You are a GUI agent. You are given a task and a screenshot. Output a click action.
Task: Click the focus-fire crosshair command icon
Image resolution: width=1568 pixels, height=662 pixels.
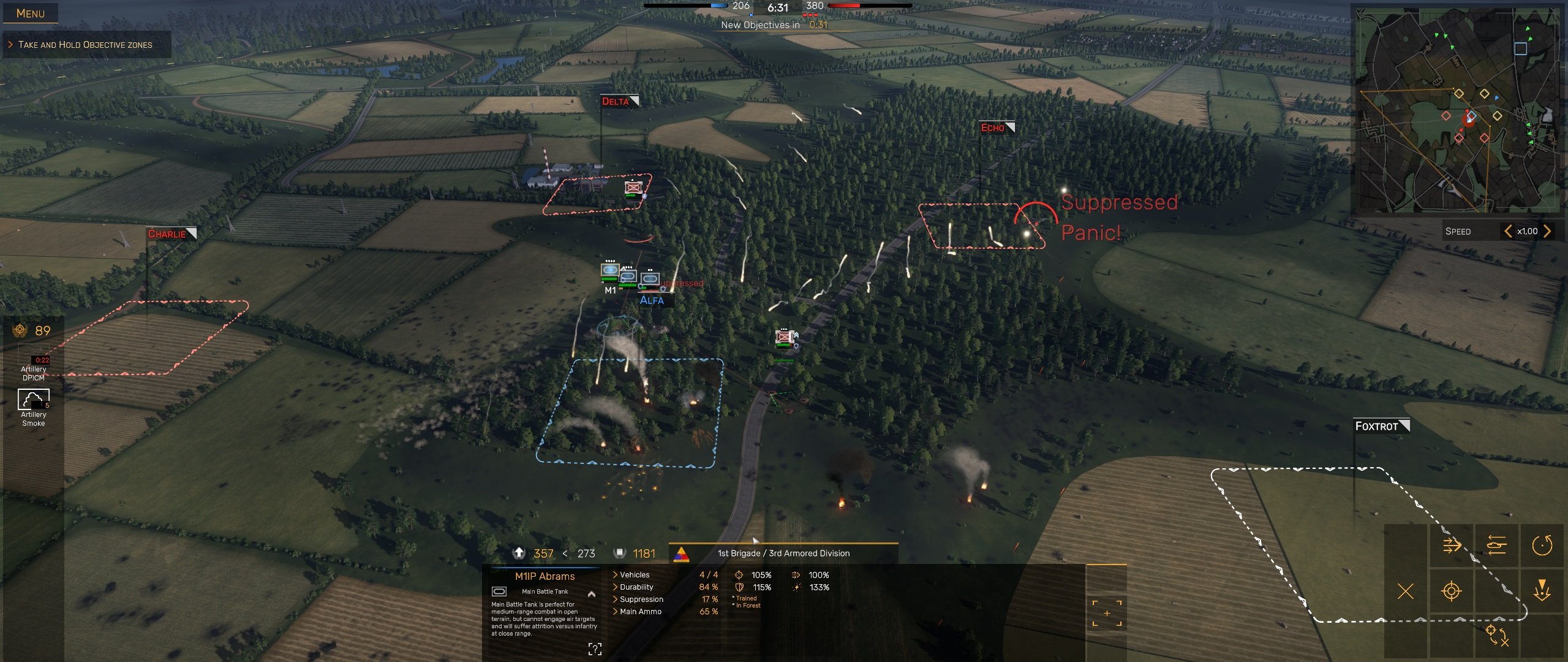(x=1452, y=590)
